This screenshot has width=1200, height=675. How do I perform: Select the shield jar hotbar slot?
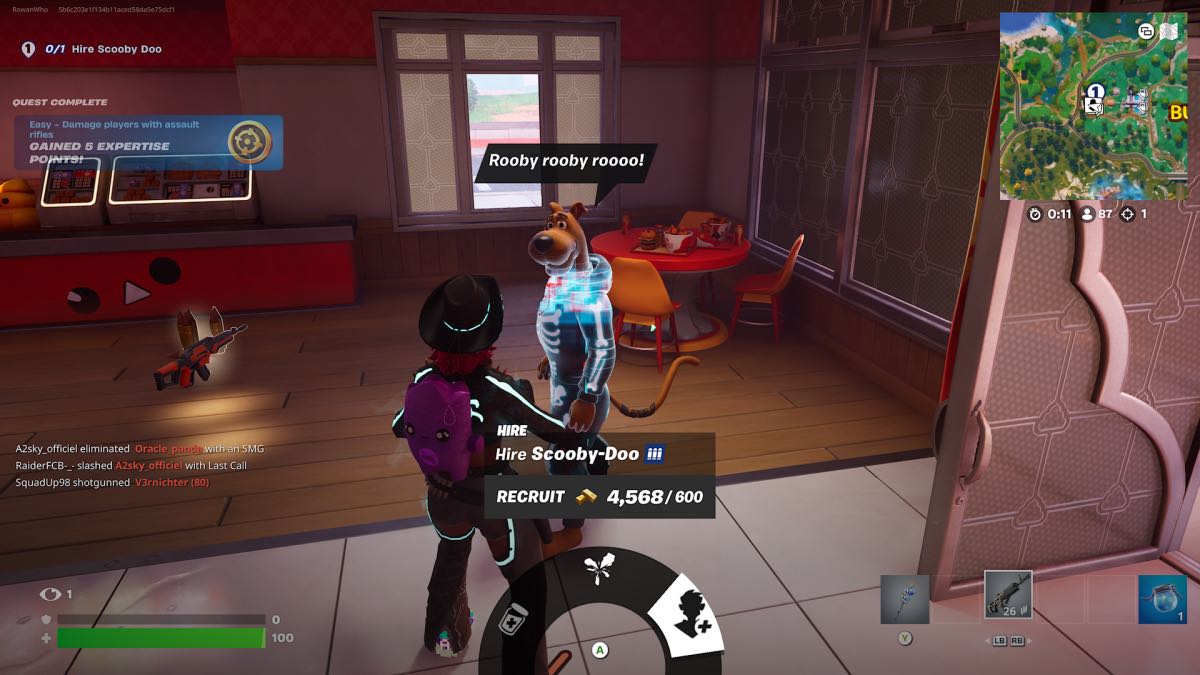coord(1162,599)
